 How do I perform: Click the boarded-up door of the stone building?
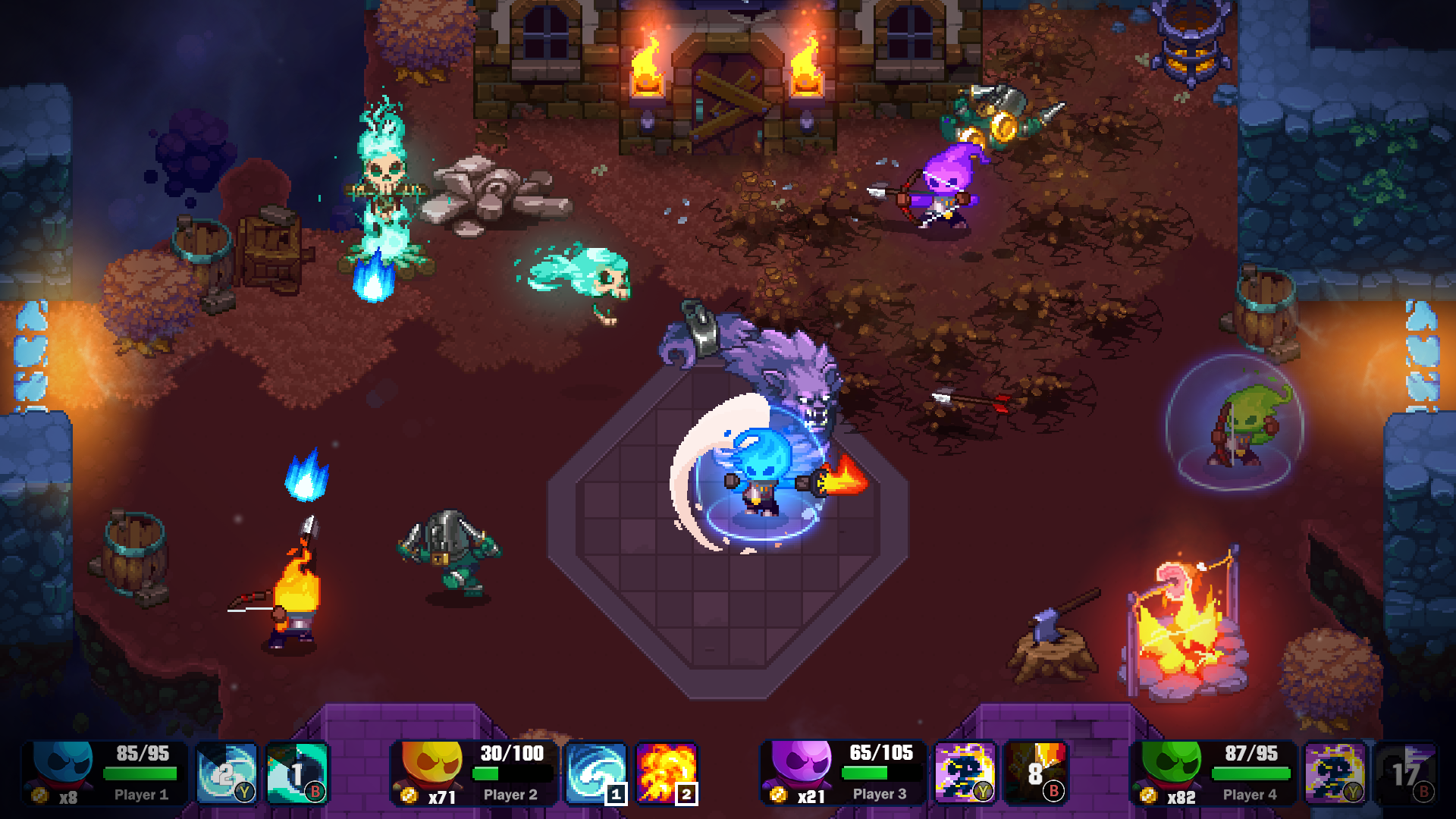[x=728, y=91]
